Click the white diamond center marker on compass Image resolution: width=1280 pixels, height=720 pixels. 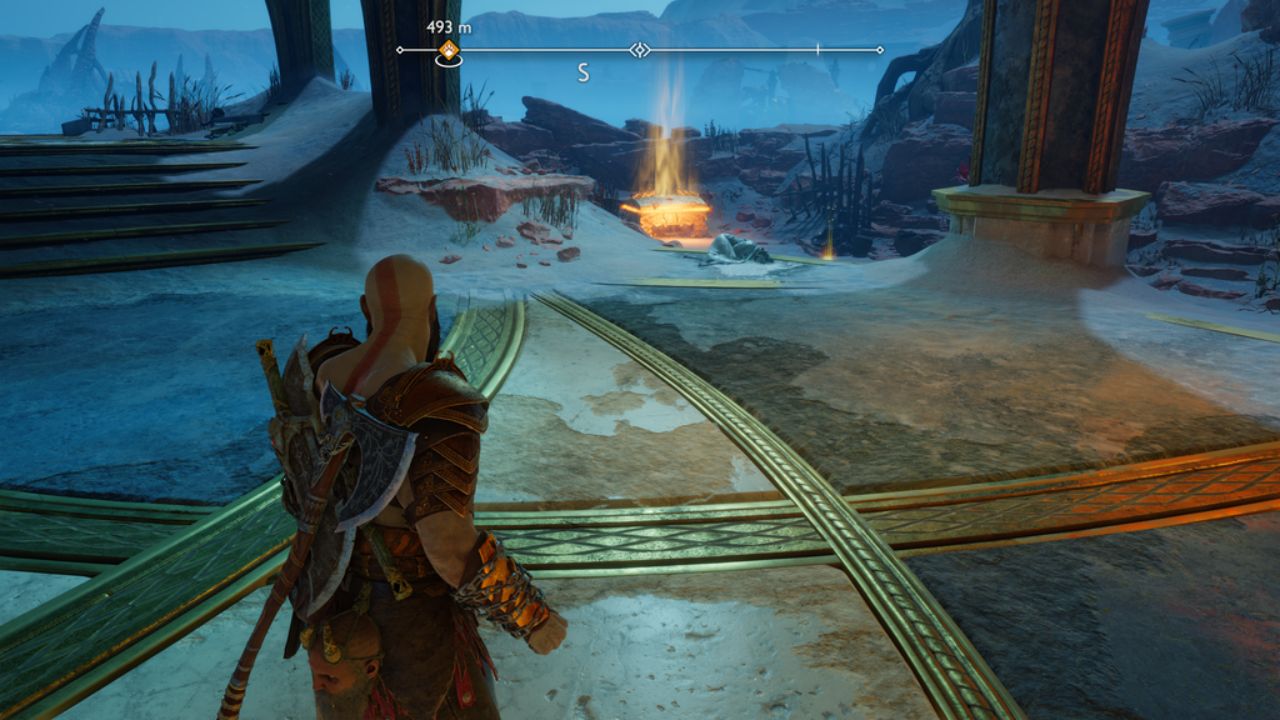(640, 49)
